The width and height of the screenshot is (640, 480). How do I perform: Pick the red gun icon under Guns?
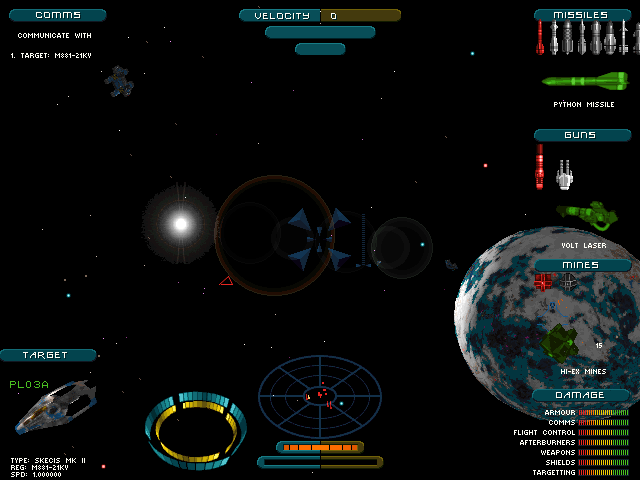(x=541, y=166)
